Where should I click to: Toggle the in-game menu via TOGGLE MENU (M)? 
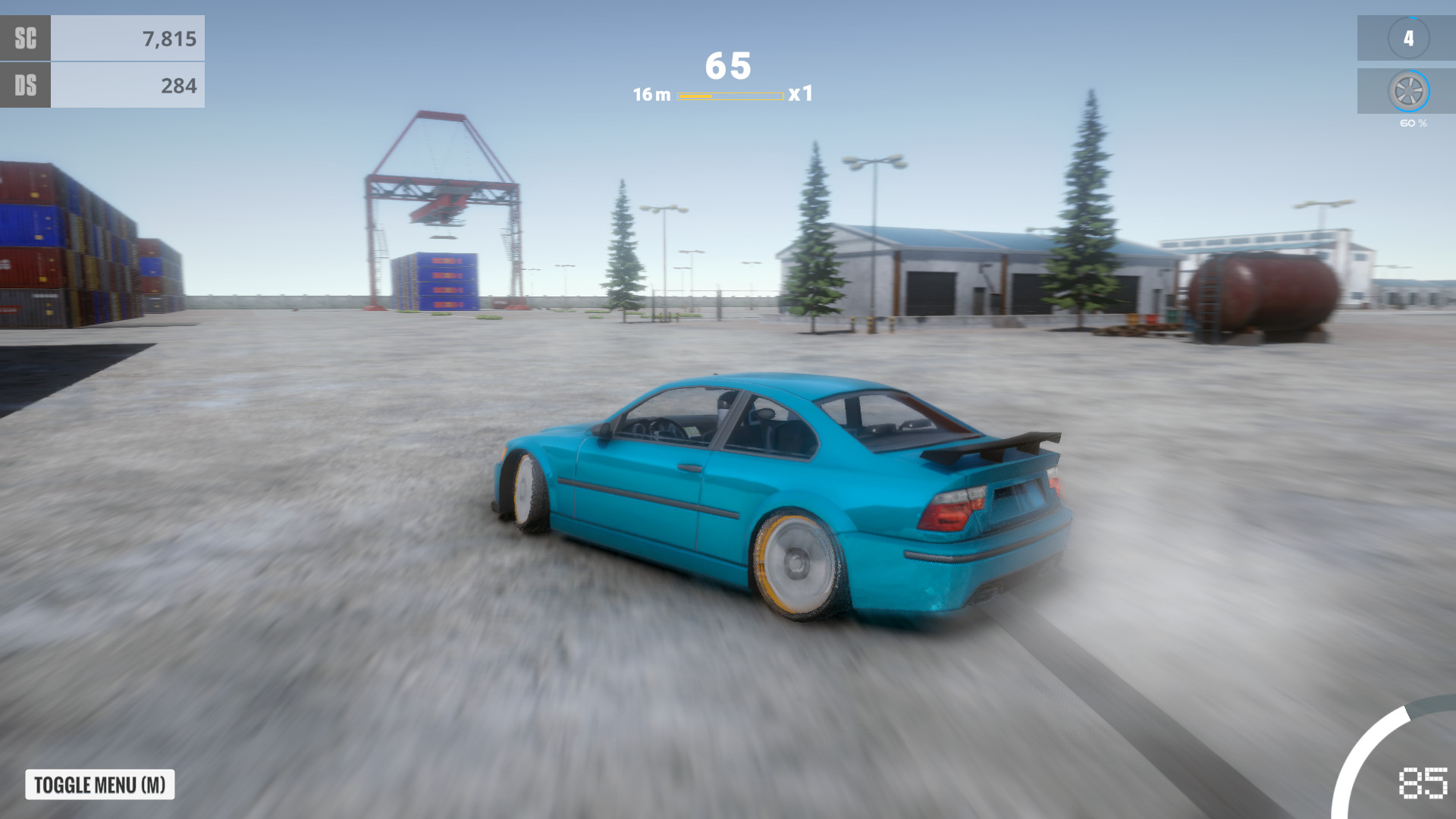coord(98,784)
